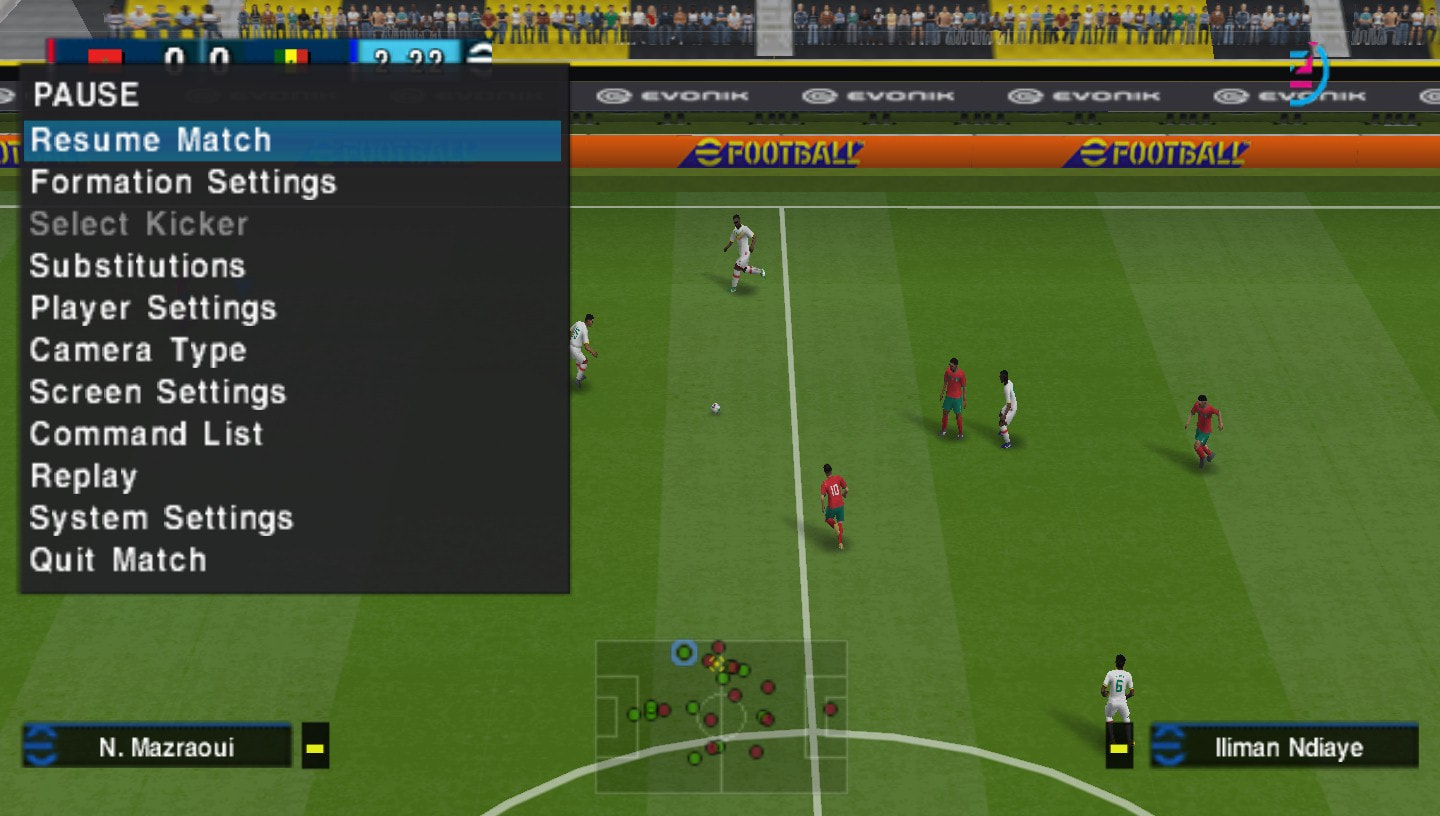Open the Substitutions screen
This screenshot has height=816, width=1440.
[x=139, y=266]
